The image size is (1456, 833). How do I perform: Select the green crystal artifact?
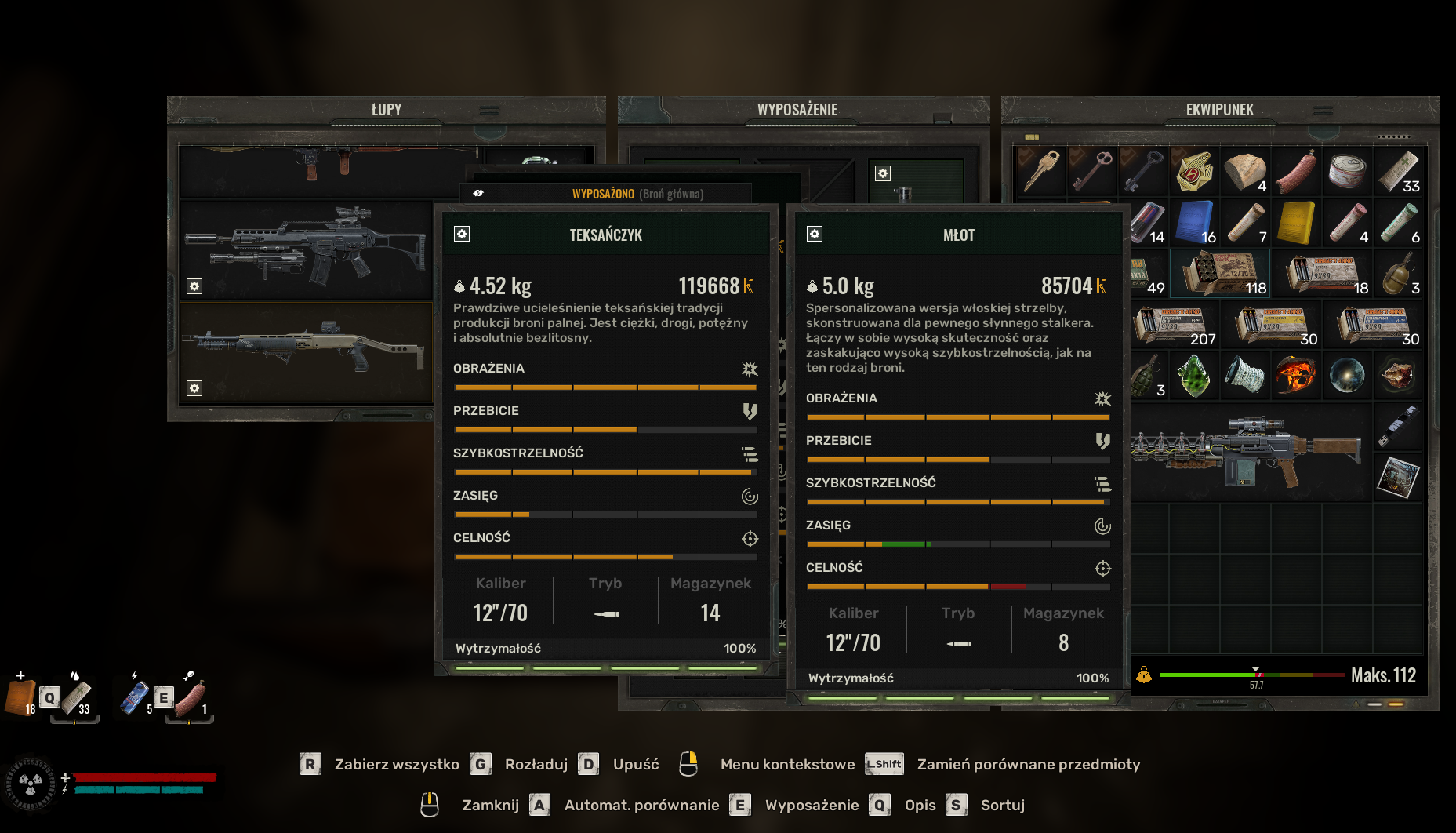[x=1194, y=375]
